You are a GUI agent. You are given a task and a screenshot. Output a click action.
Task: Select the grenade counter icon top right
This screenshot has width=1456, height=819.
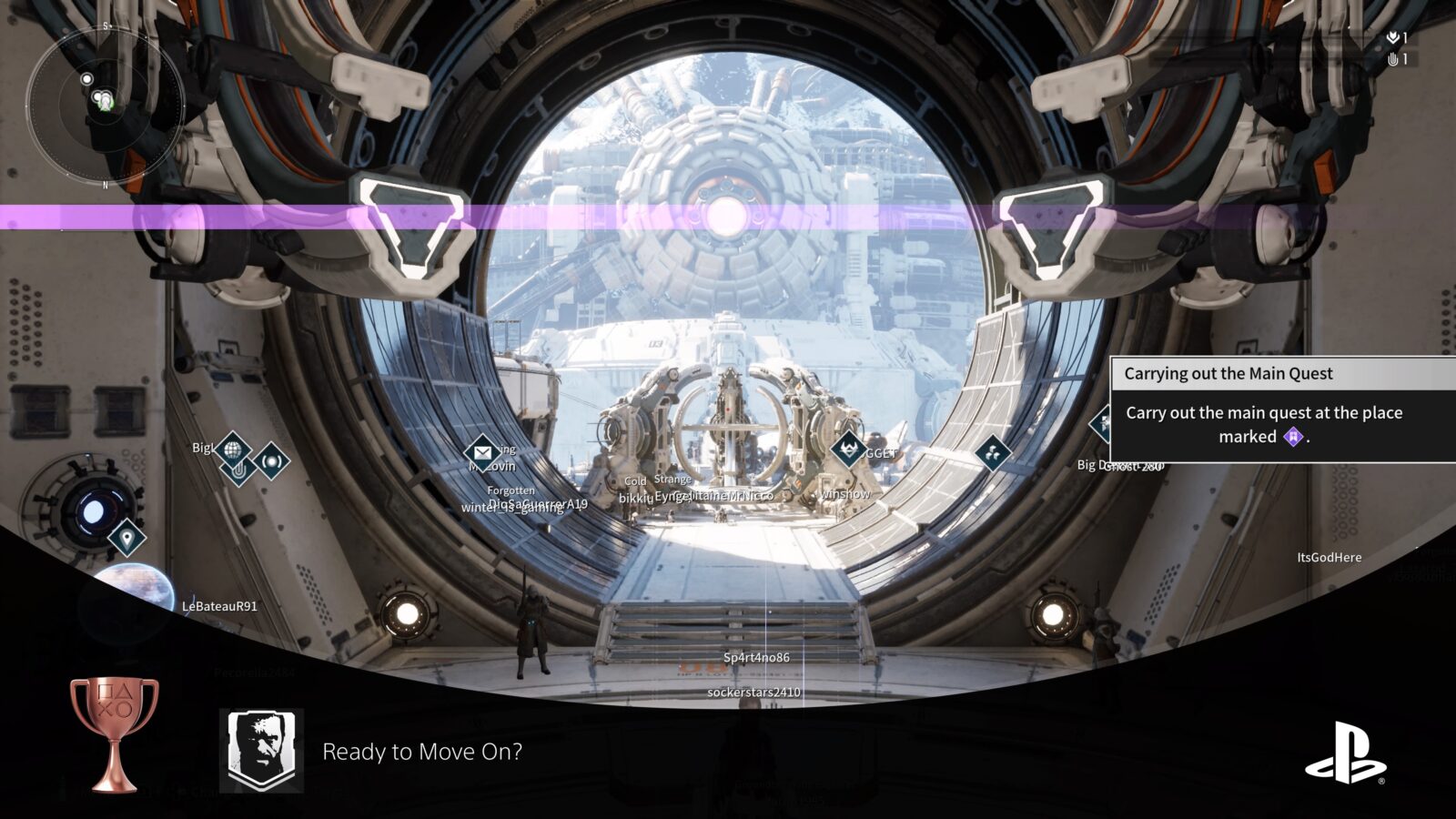tap(1394, 57)
